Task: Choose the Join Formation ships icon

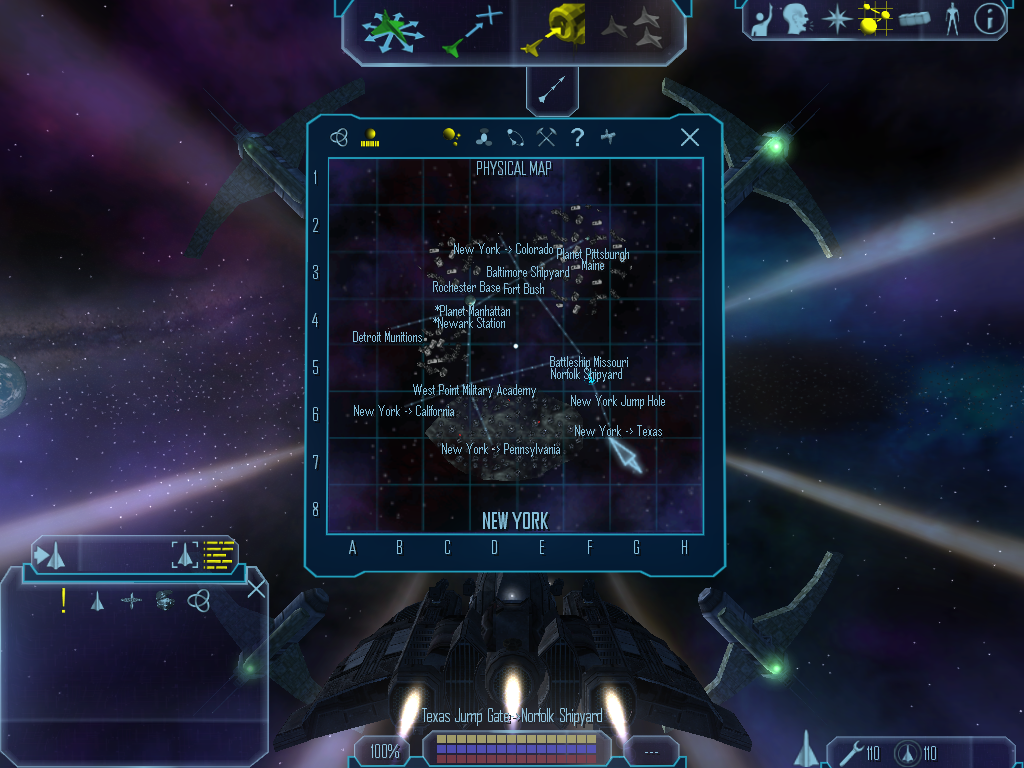Action: point(632,29)
